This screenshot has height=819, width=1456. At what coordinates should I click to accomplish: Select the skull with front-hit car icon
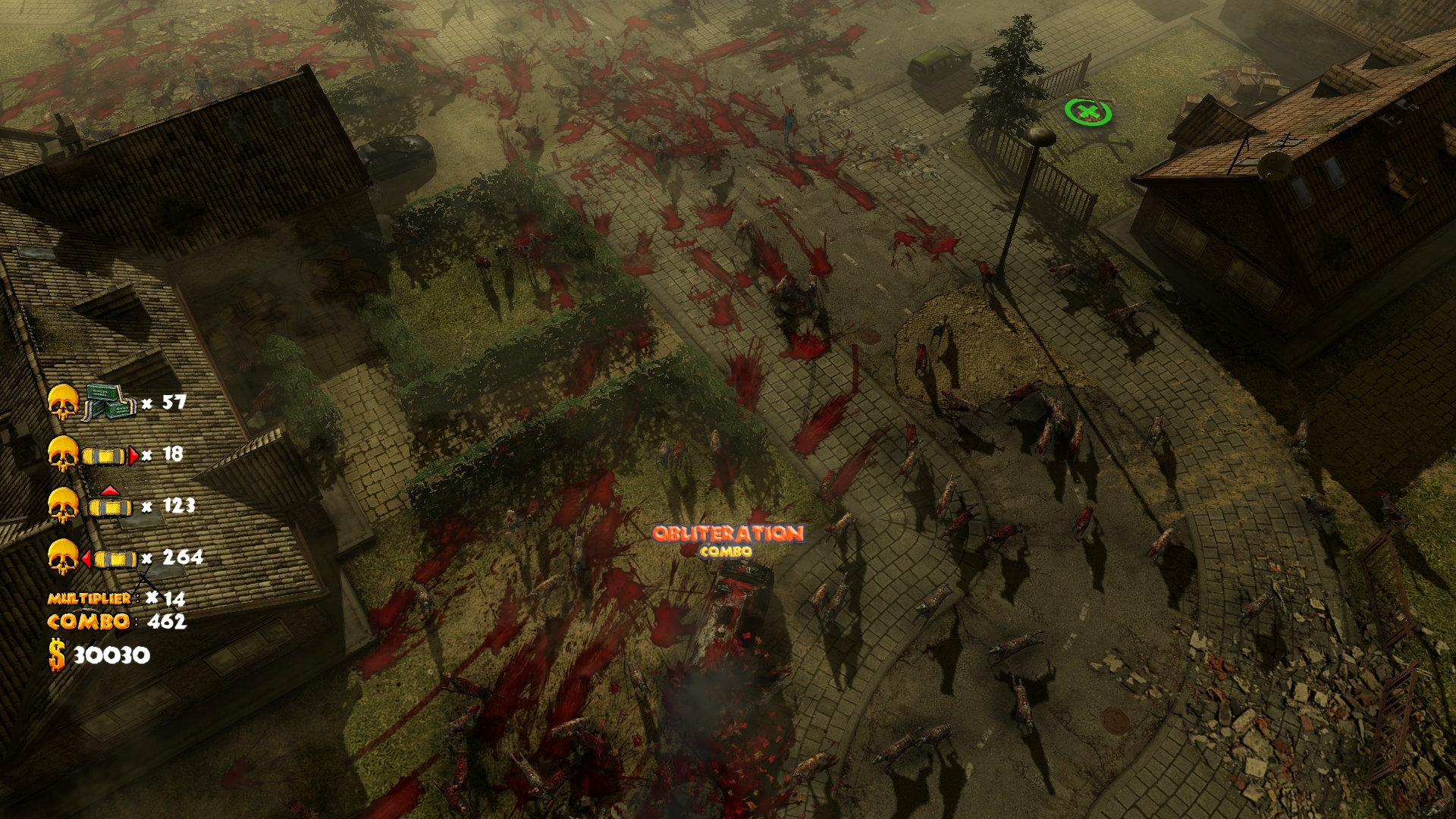pos(93,455)
